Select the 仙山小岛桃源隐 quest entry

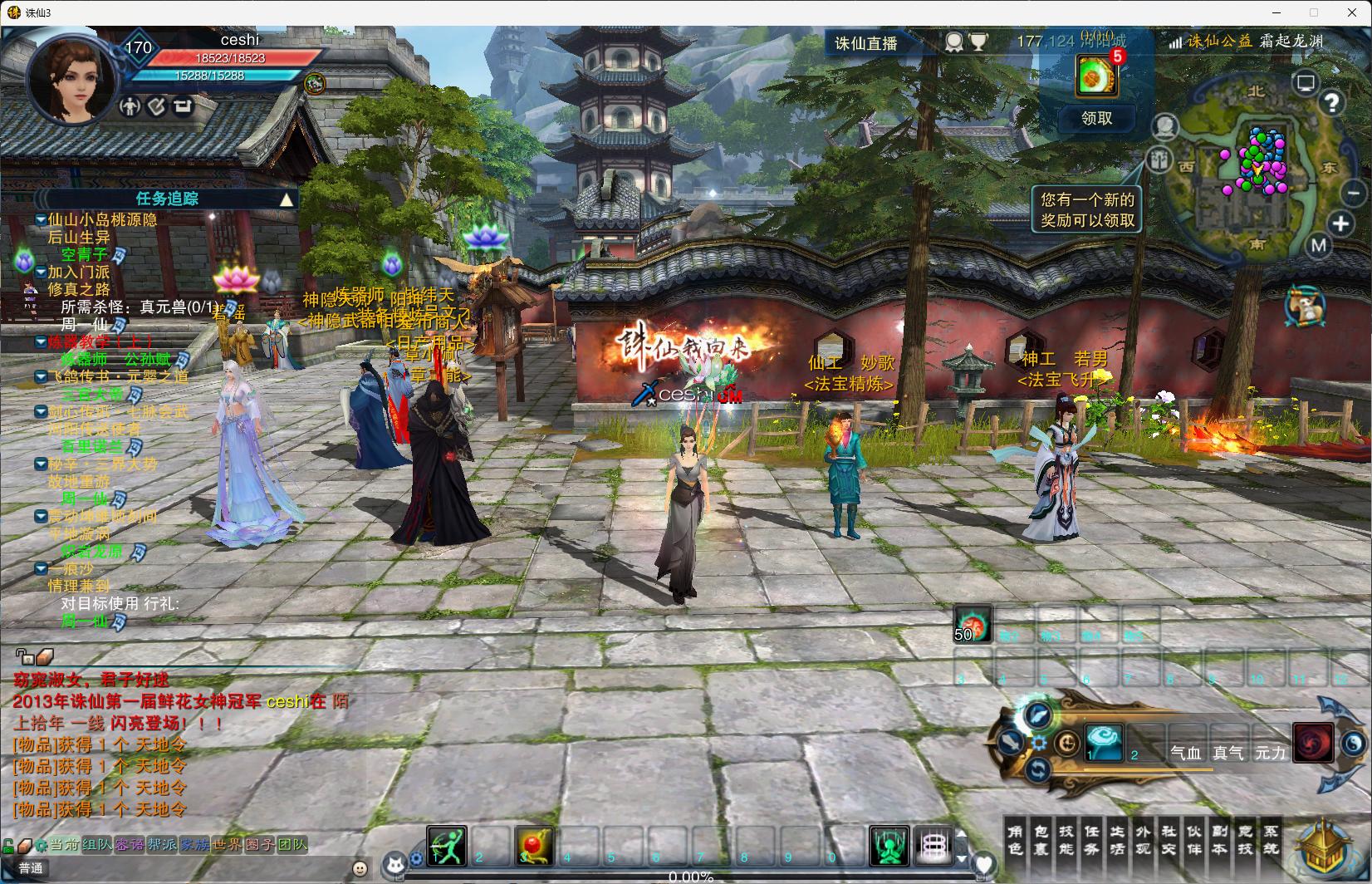click(x=101, y=220)
